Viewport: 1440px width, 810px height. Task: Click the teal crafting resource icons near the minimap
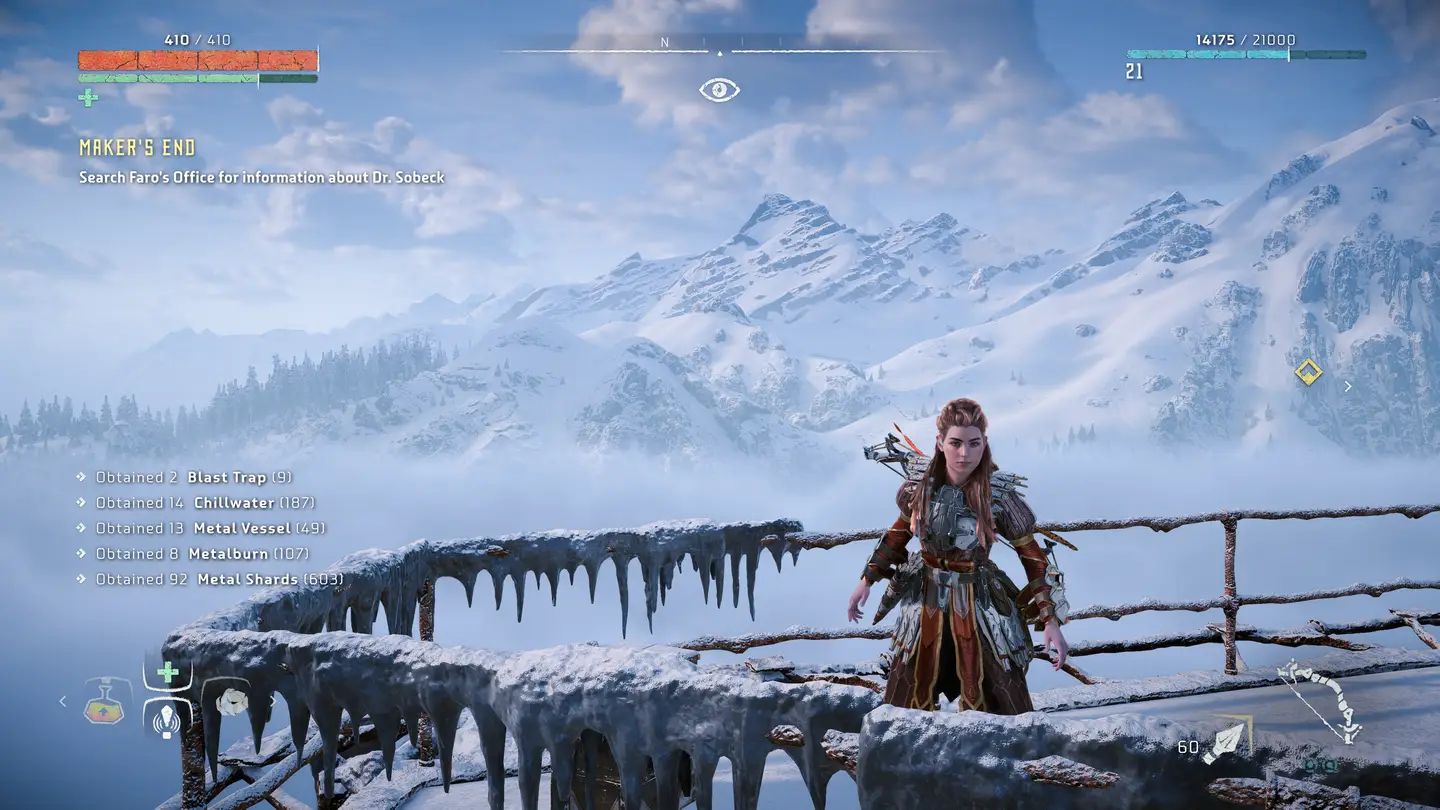click(x=1320, y=766)
